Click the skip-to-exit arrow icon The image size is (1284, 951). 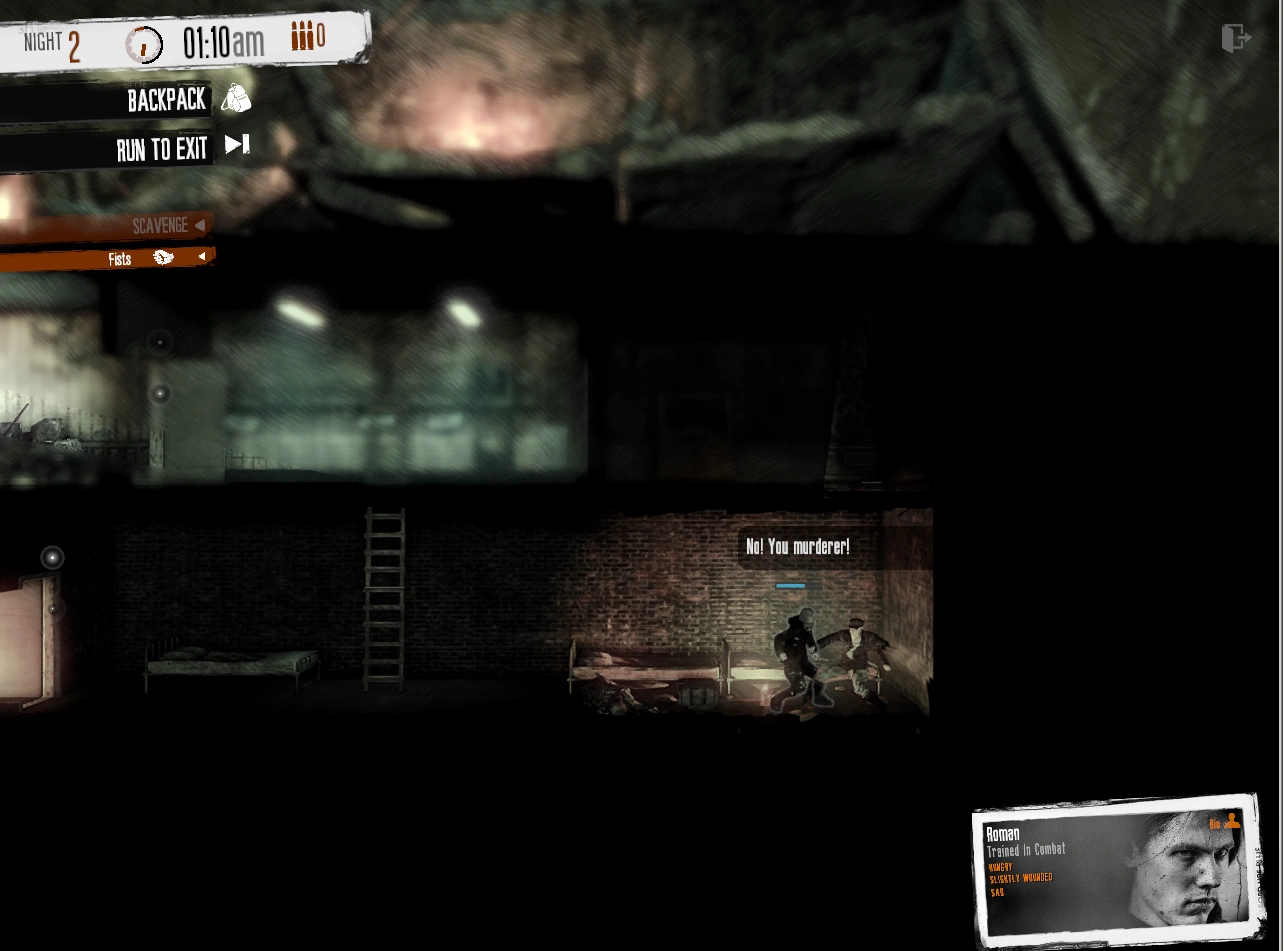click(x=237, y=146)
